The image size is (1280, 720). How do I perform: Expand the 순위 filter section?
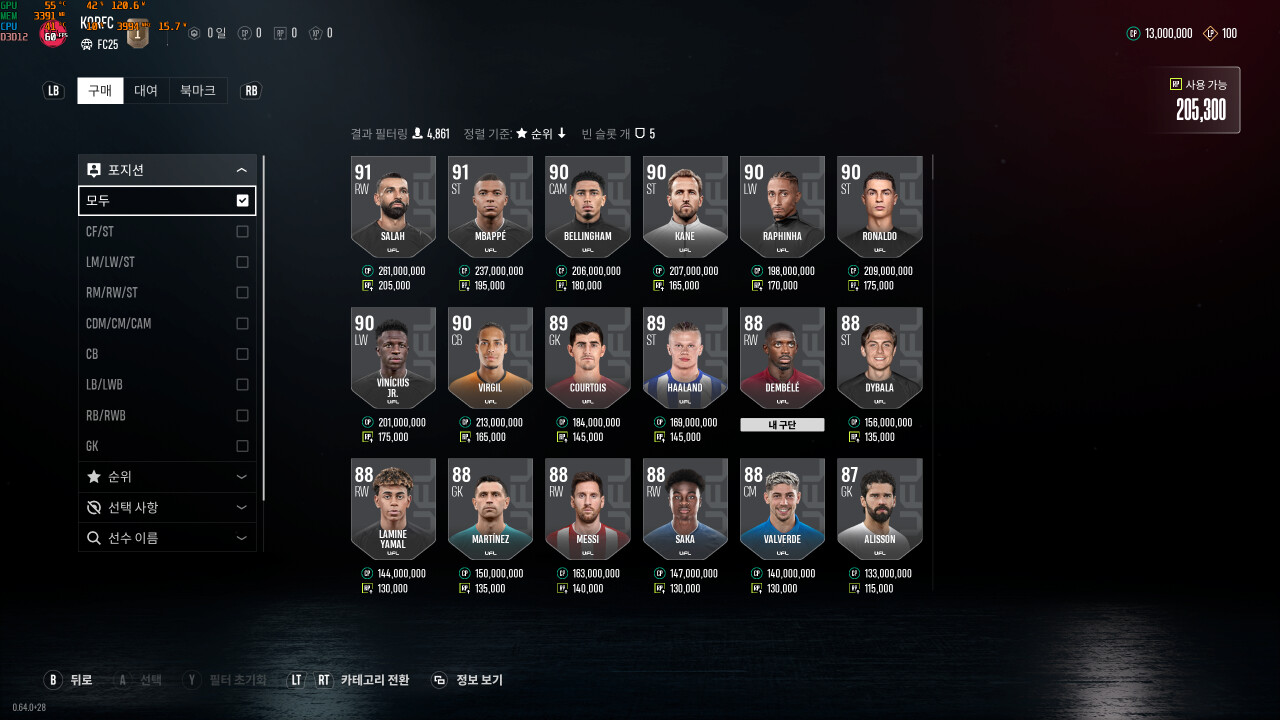[167, 477]
